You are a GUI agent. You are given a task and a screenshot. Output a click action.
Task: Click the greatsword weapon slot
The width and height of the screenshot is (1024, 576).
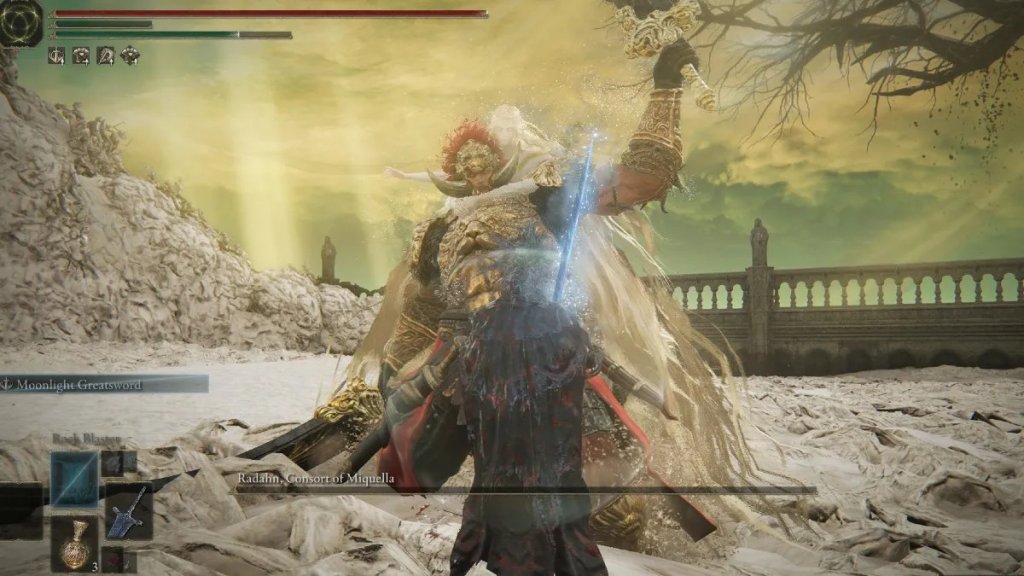(129, 511)
